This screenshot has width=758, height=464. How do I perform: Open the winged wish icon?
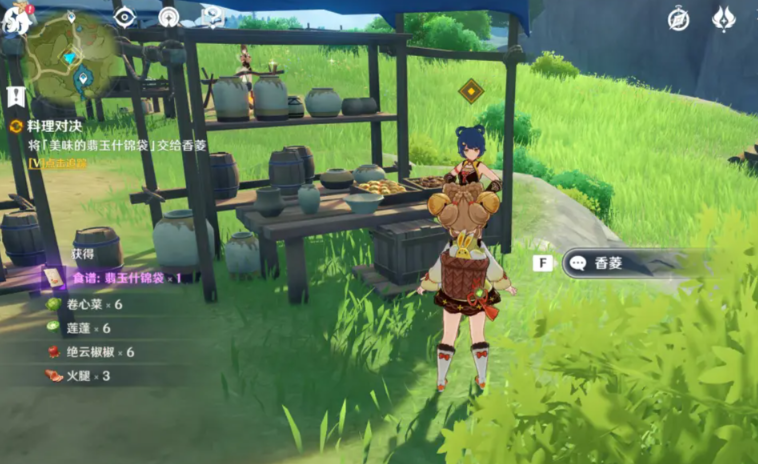[x=724, y=18]
